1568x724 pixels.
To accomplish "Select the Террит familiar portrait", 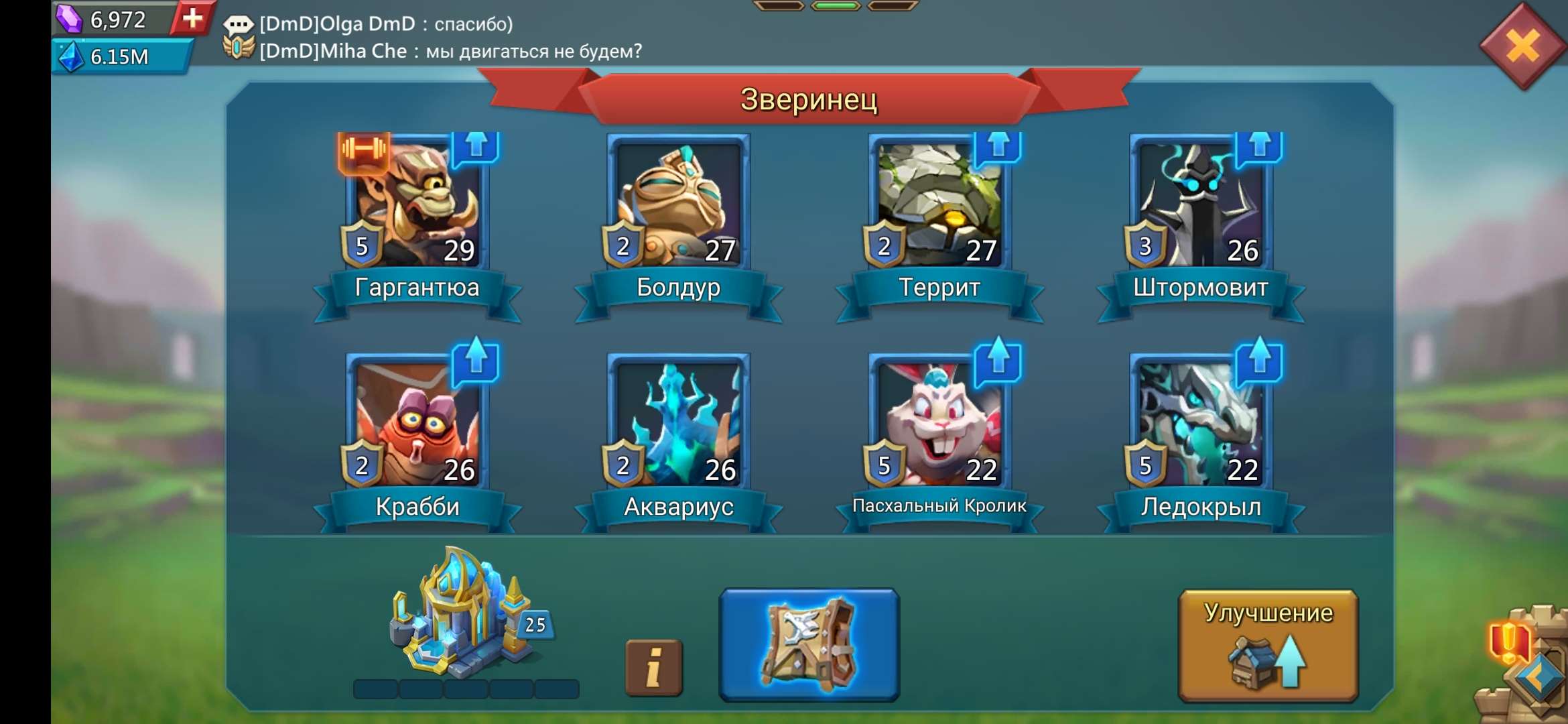I will click(939, 201).
